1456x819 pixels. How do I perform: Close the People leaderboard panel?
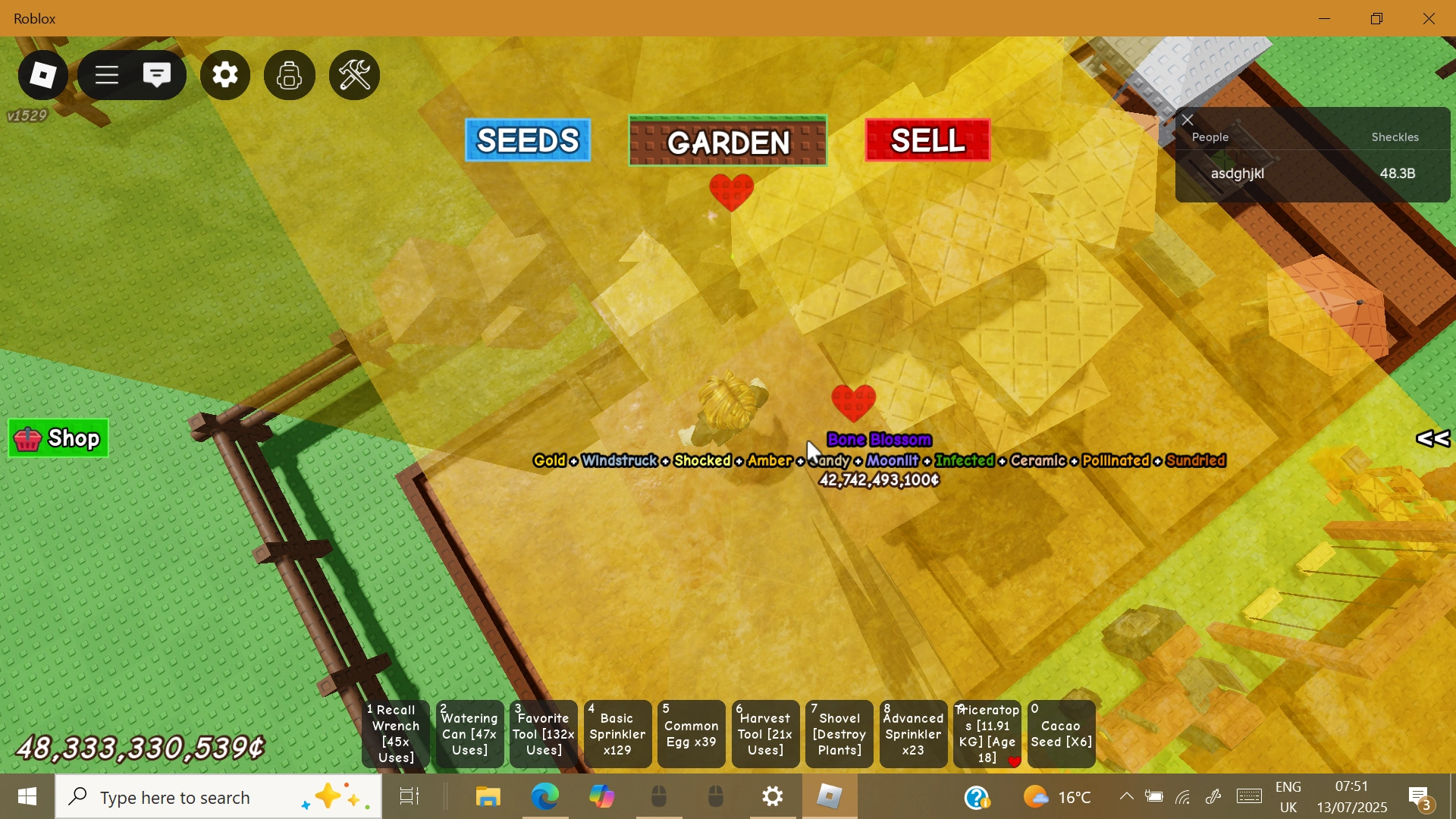(1187, 119)
